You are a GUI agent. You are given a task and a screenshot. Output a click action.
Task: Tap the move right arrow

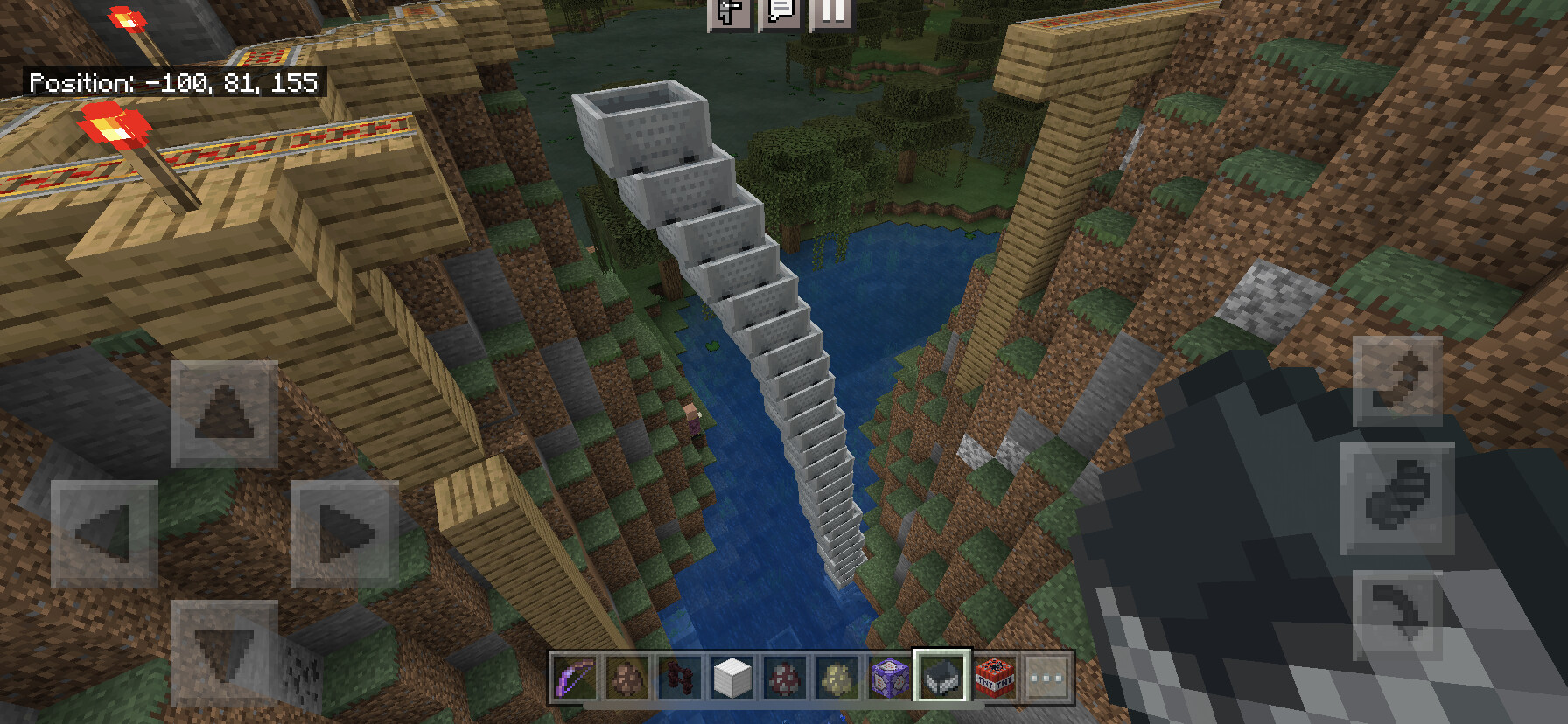click(x=344, y=533)
